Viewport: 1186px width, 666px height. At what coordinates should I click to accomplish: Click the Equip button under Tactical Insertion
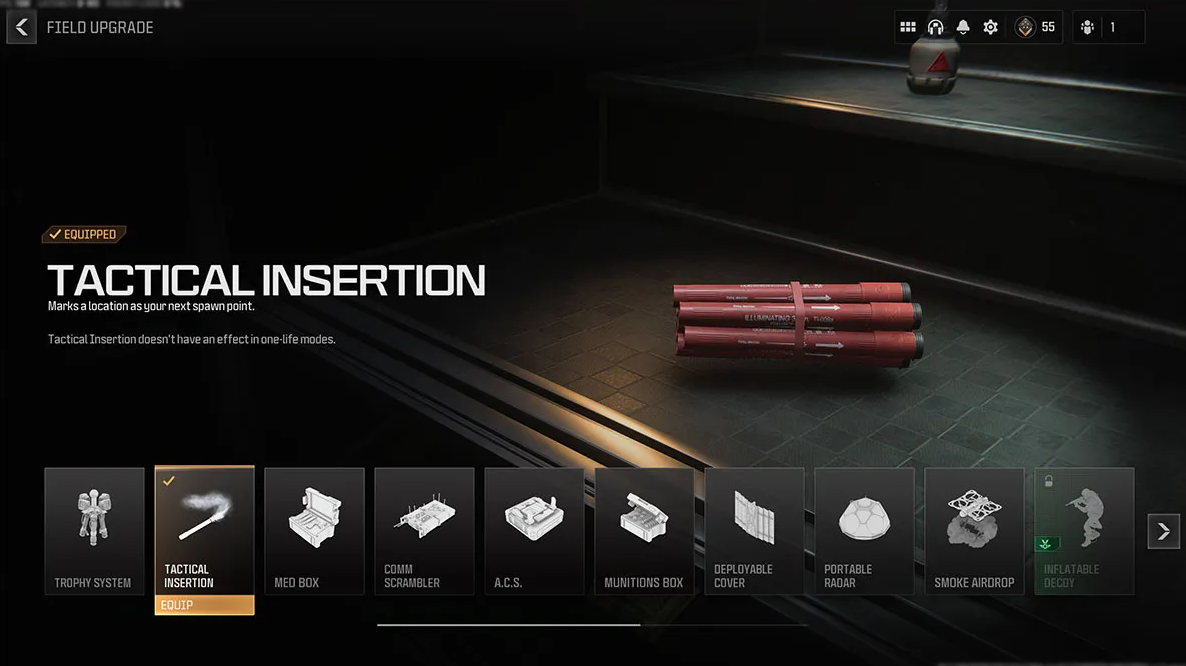pos(204,605)
